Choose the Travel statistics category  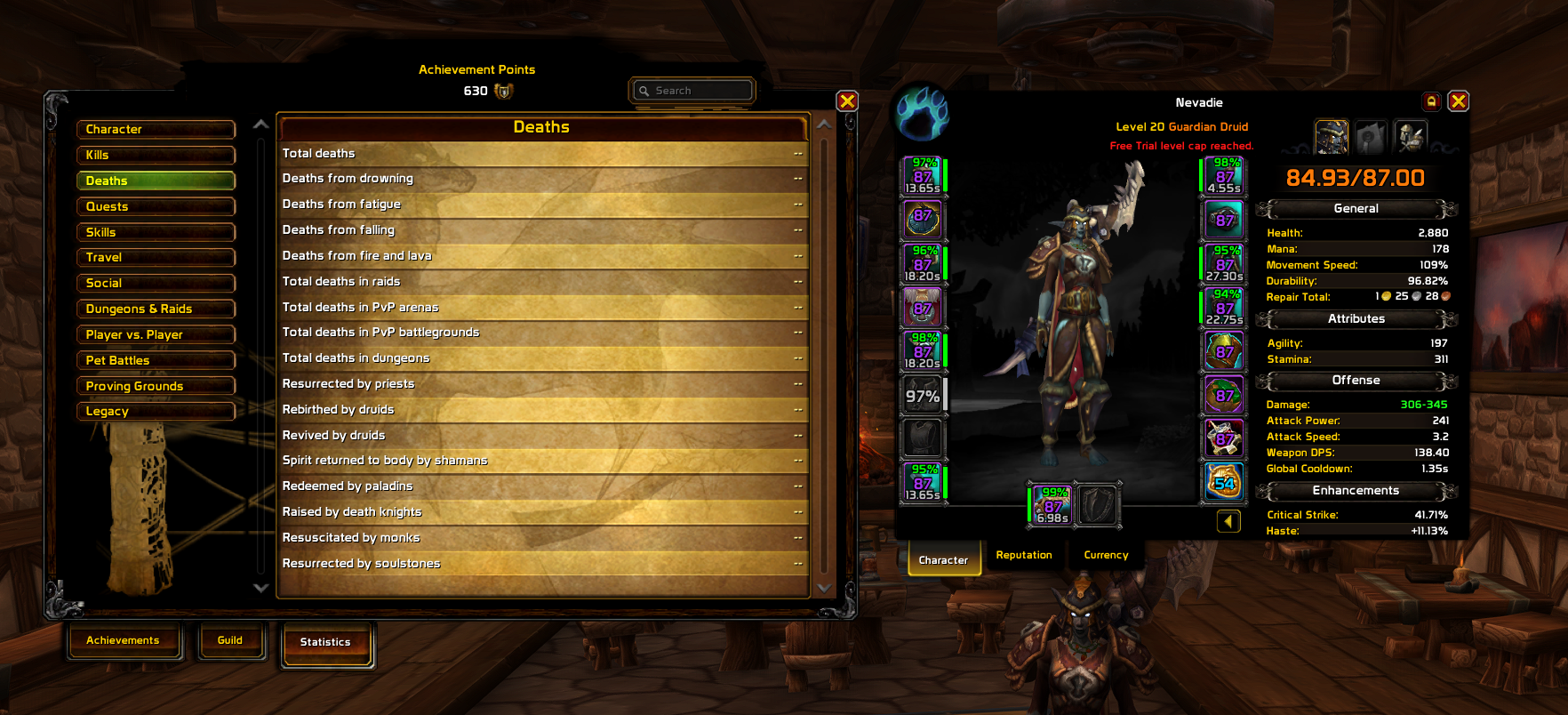pos(156,258)
